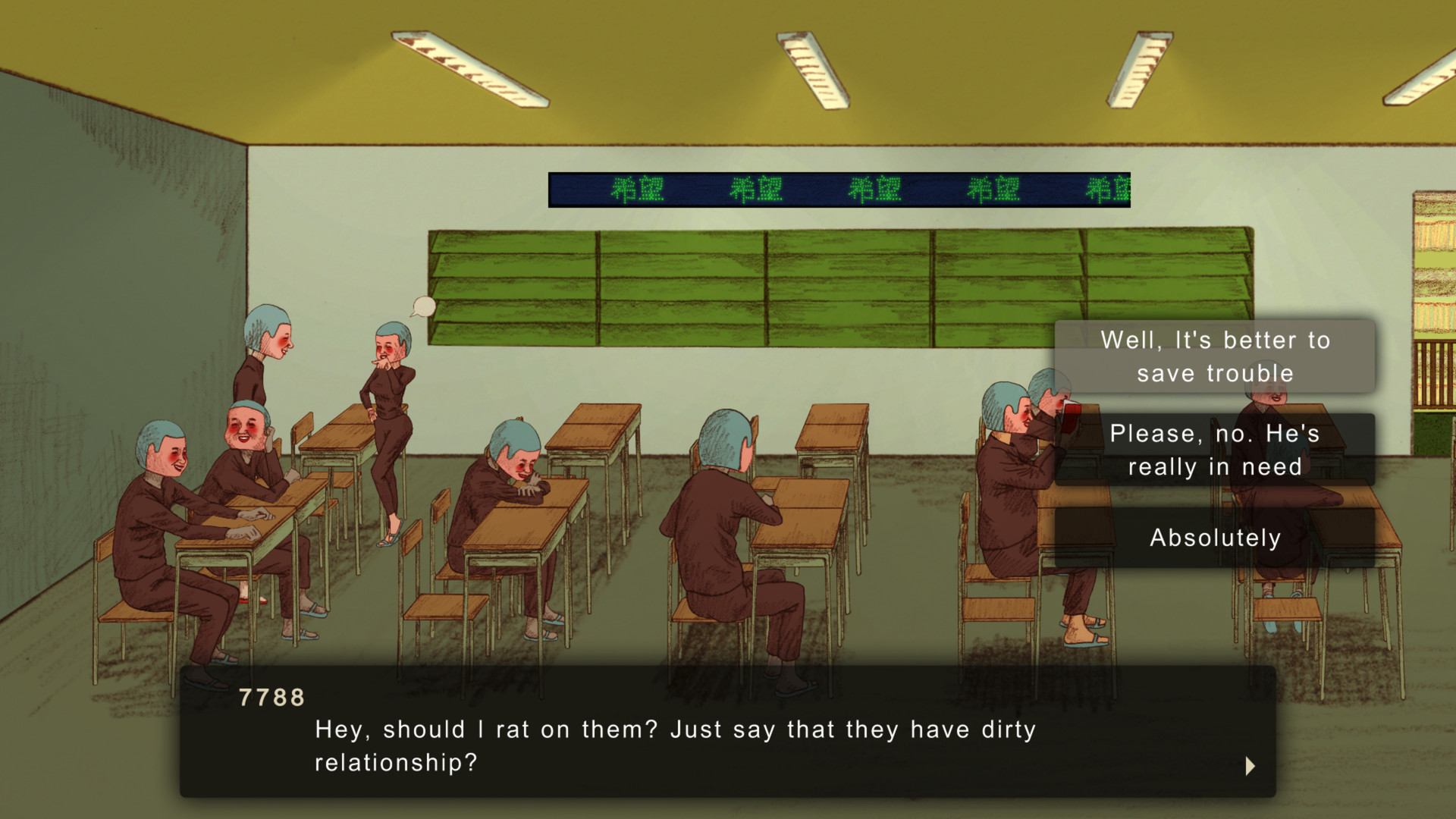The image size is (1456, 819).
Task: Click the speech bubble above the standing woman
Action: 422,308
